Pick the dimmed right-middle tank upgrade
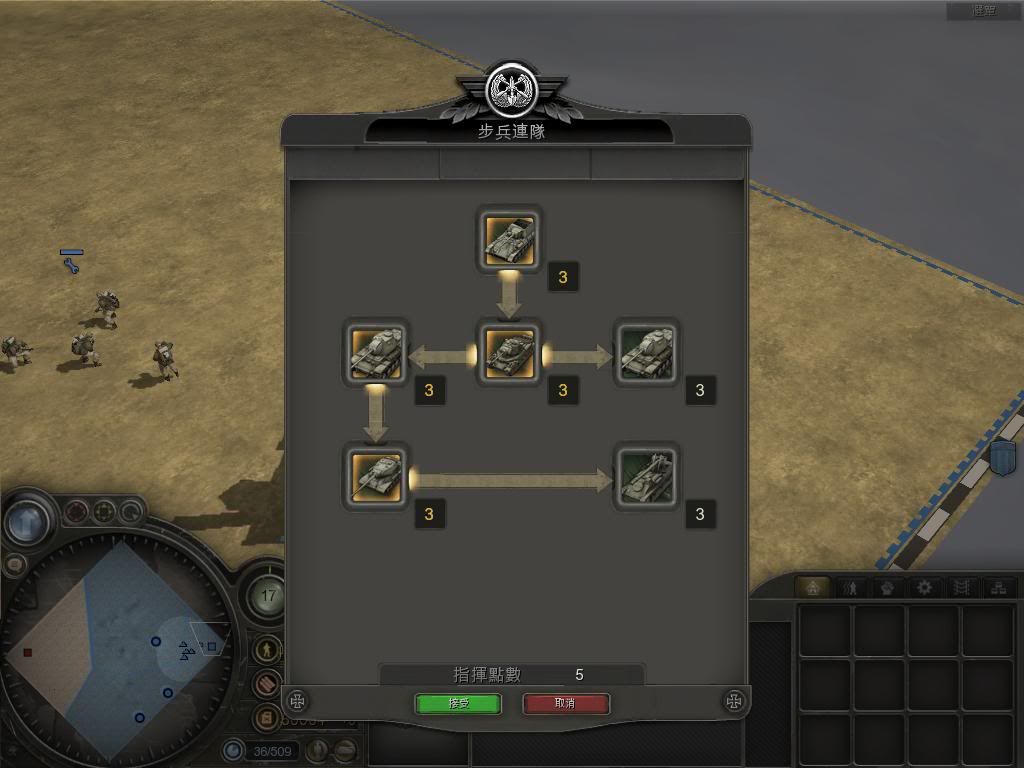Image resolution: width=1024 pixels, height=768 pixels. coord(646,353)
